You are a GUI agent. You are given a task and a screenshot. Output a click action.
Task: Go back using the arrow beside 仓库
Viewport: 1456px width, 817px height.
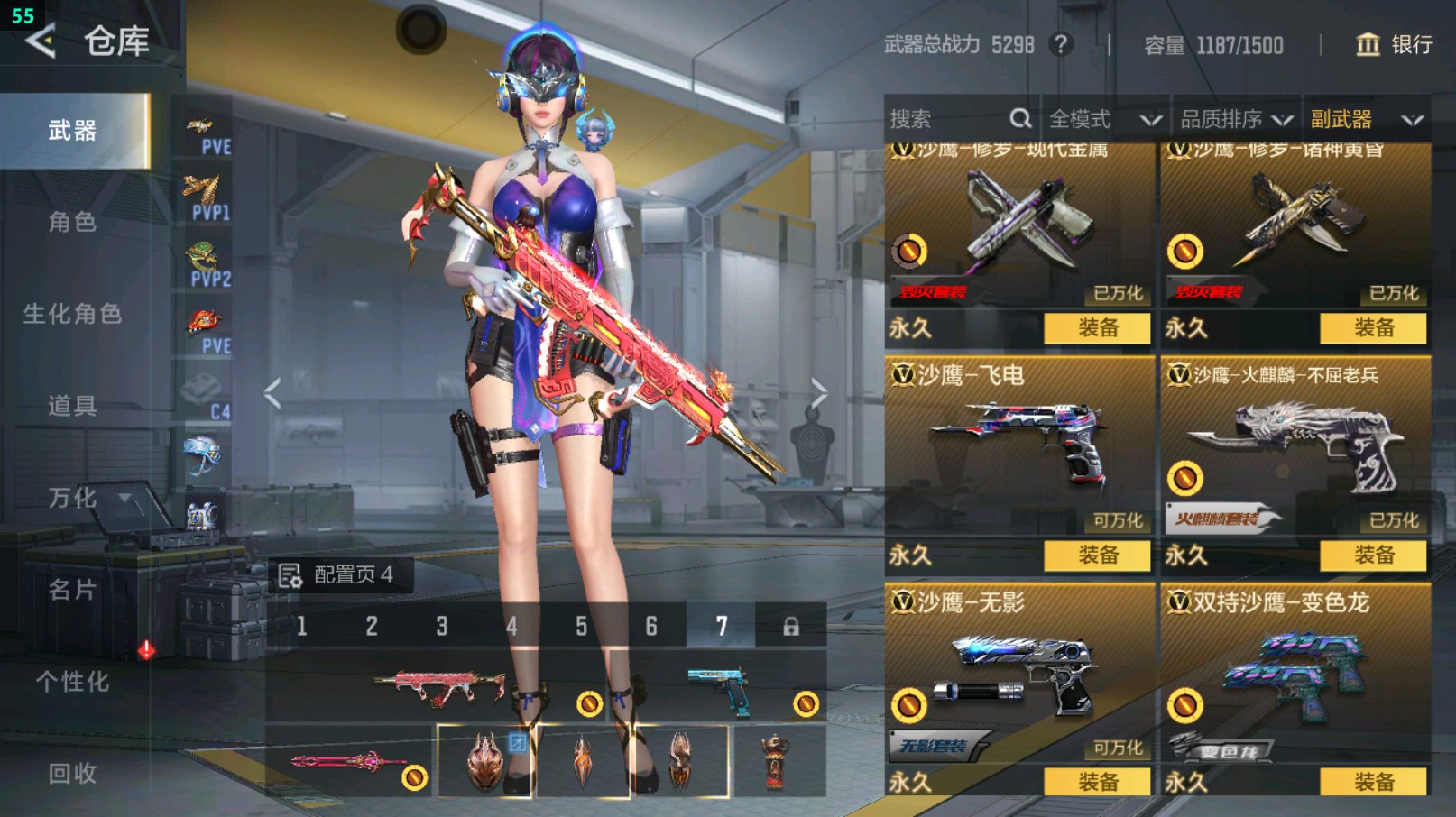click(41, 41)
